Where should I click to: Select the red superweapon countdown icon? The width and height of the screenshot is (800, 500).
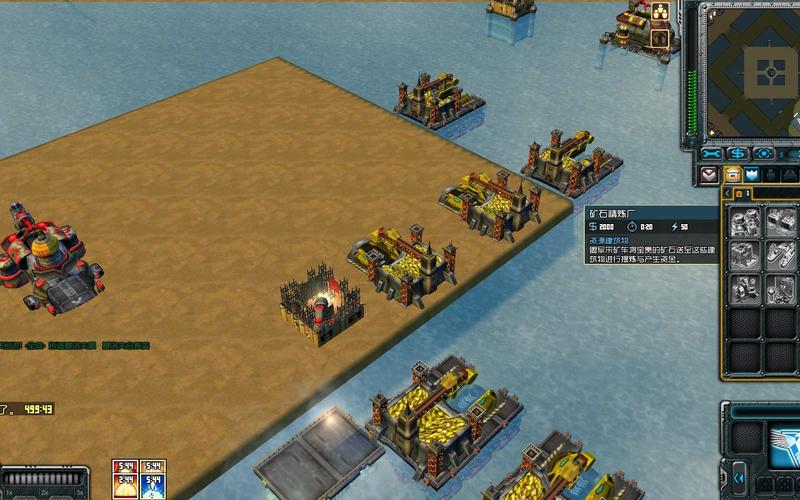coord(125,468)
